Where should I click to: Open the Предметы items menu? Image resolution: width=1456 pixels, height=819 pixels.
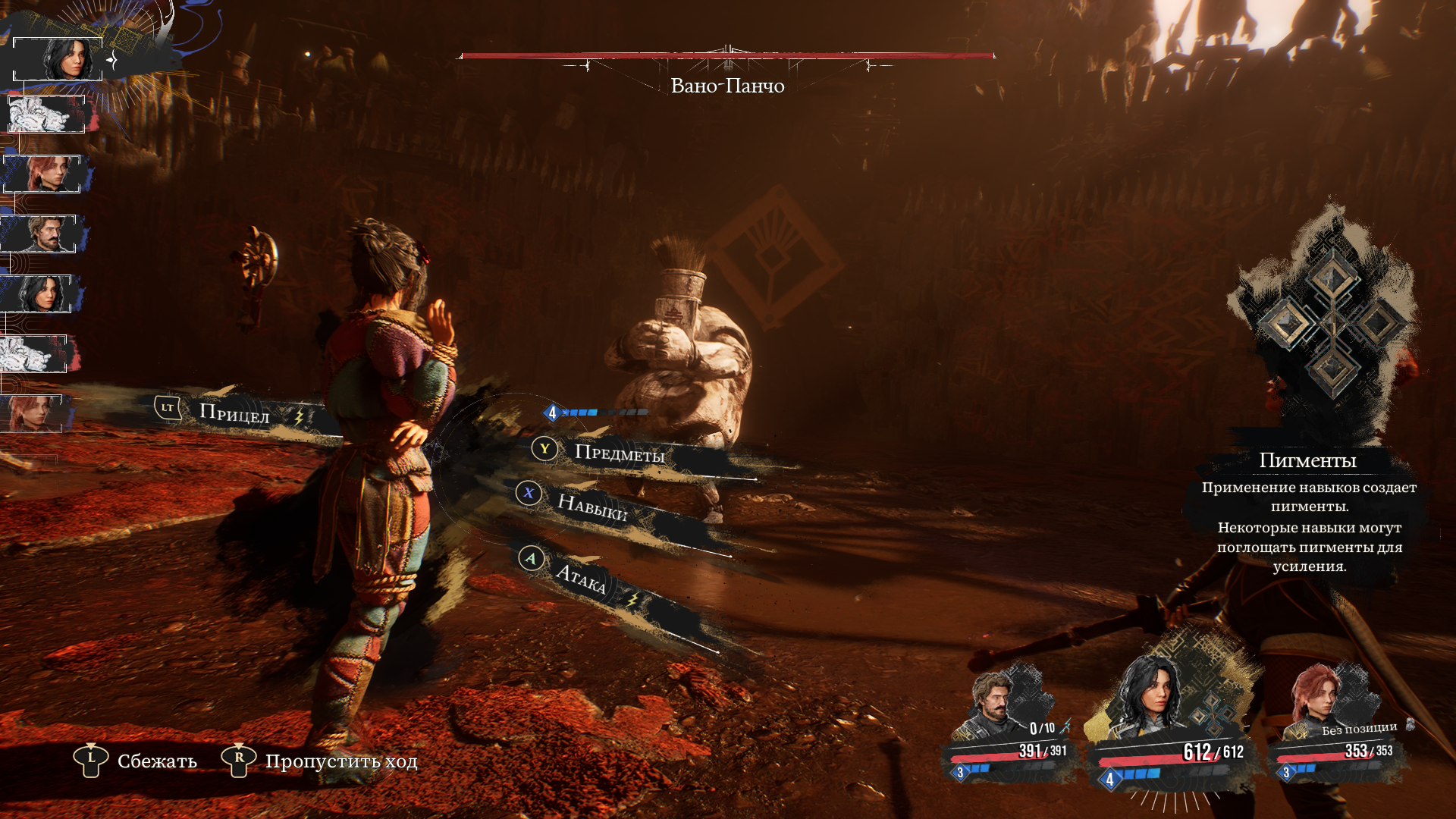pyautogui.click(x=618, y=453)
